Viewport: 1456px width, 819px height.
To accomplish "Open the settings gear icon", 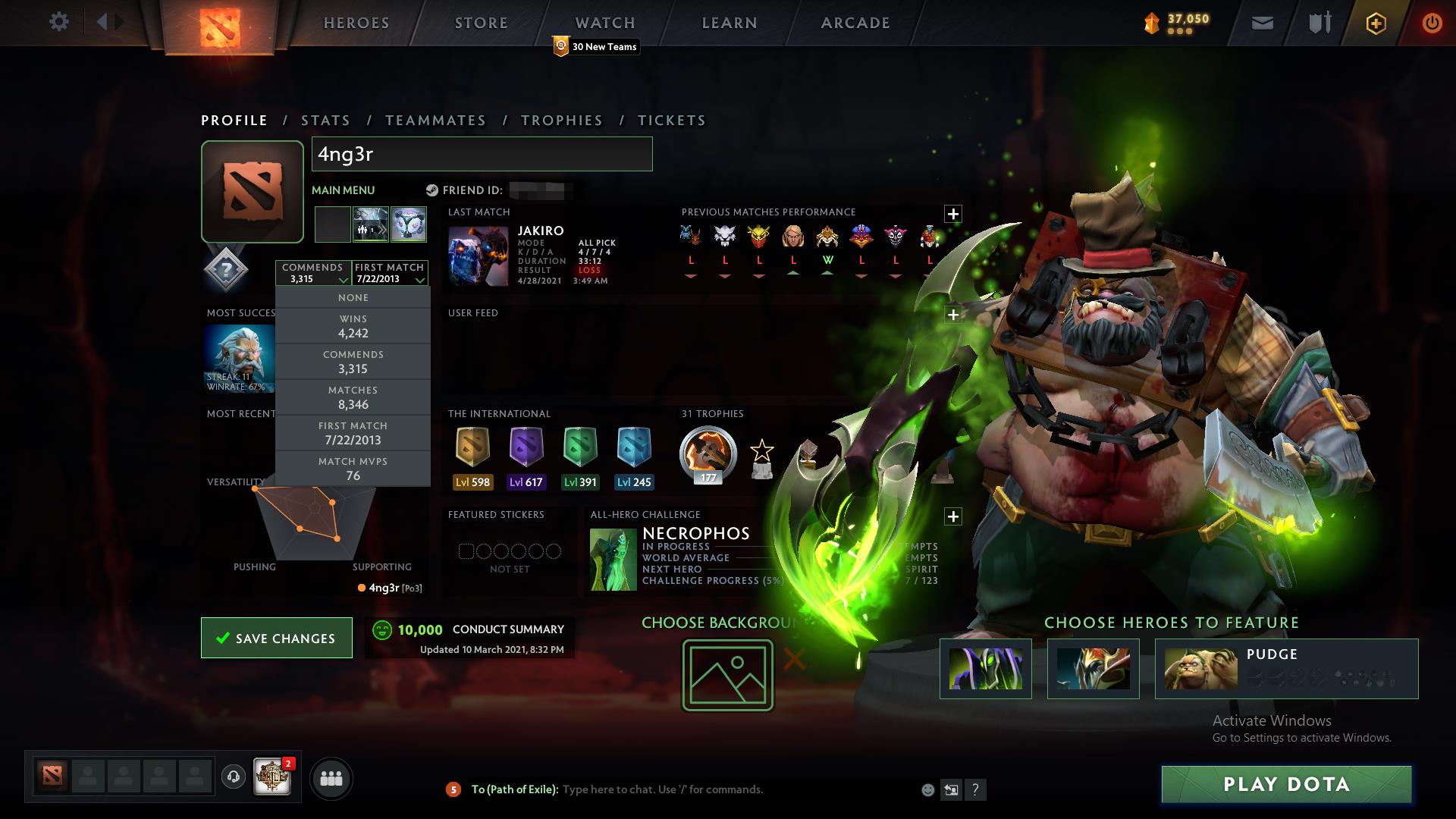I will click(x=58, y=21).
